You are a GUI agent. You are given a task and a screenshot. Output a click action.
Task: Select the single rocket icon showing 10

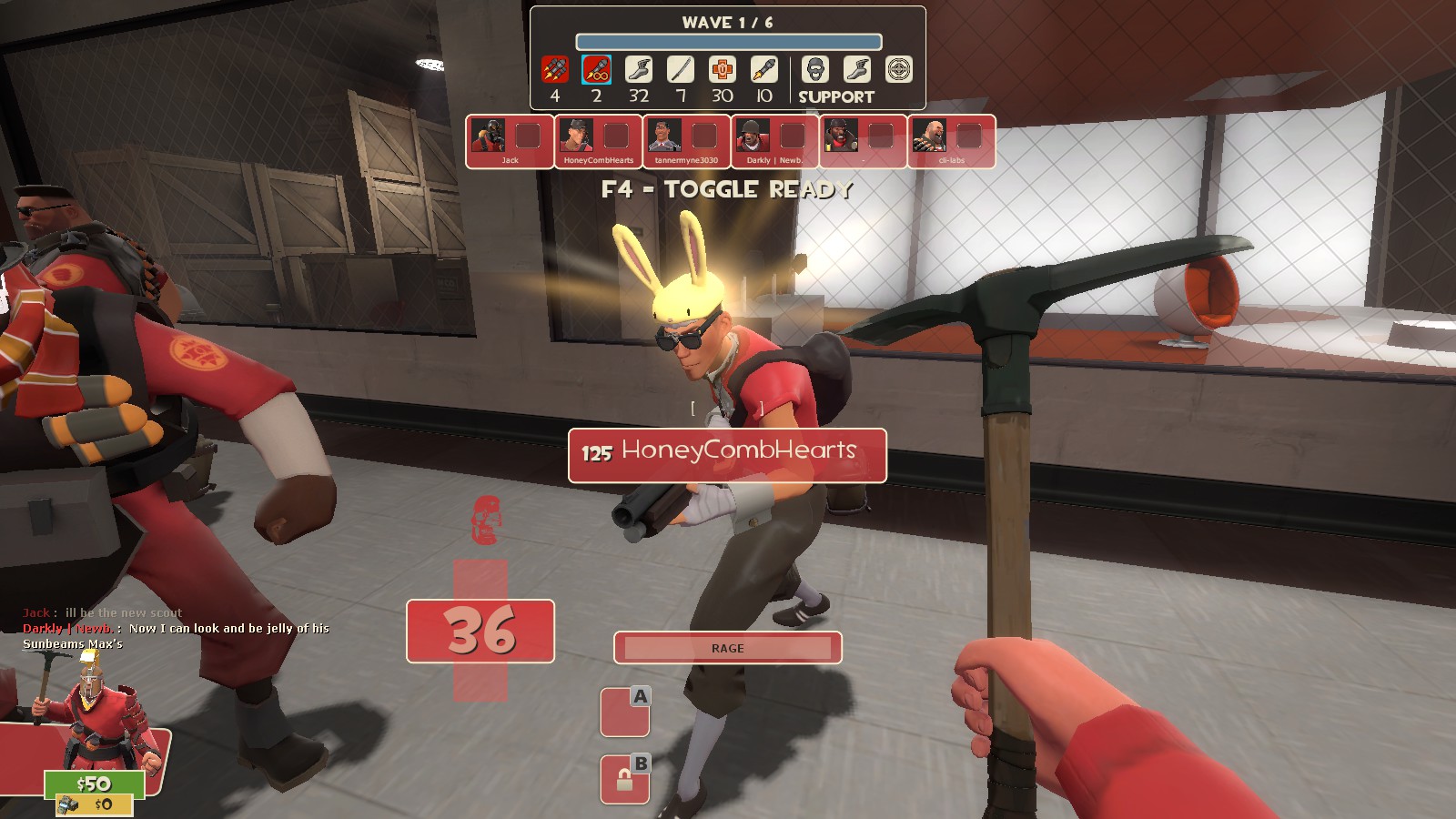pos(764,70)
